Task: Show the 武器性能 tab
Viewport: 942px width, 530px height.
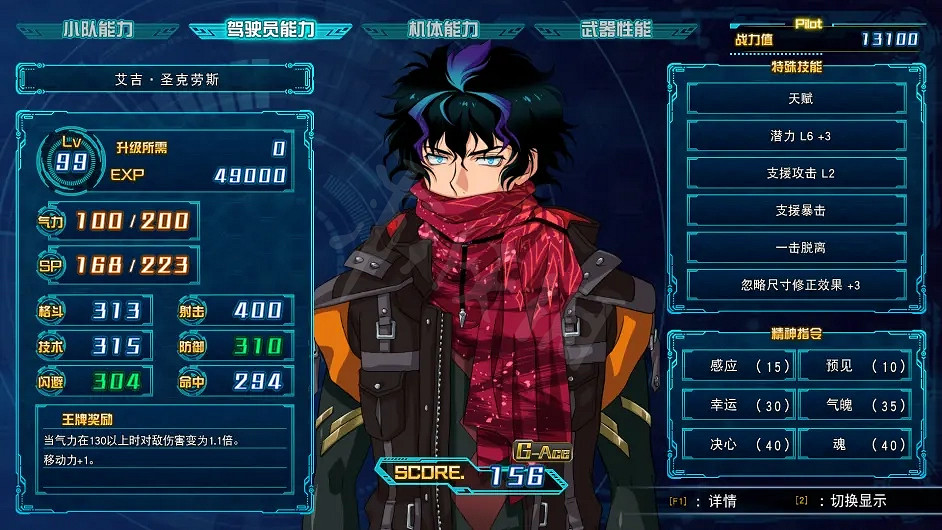Action: click(617, 29)
